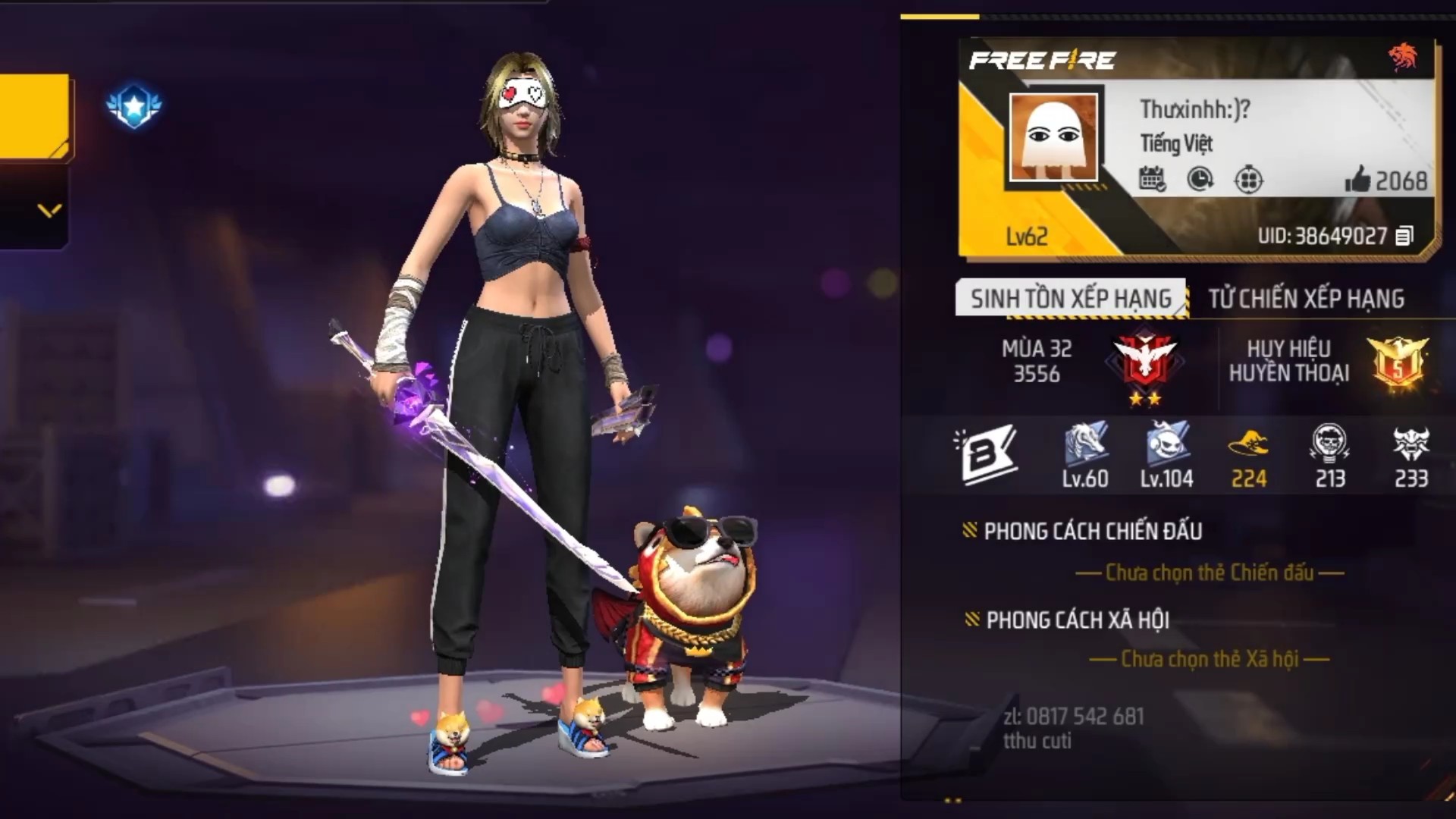This screenshot has width=1456, height=819.
Task: Inspect the Huy Hiệu Huyền Thoại badge
Action: coord(1397,361)
